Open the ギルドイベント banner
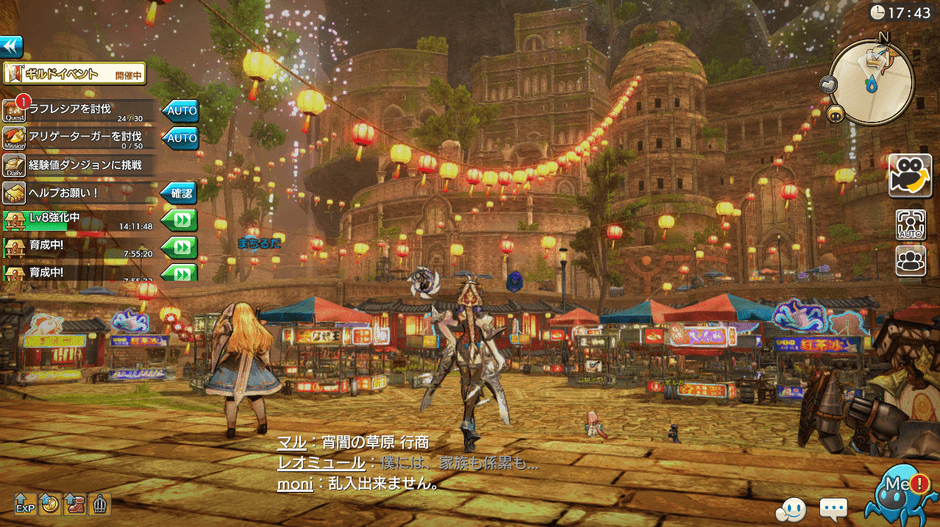The width and height of the screenshot is (940, 527). (74, 73)
